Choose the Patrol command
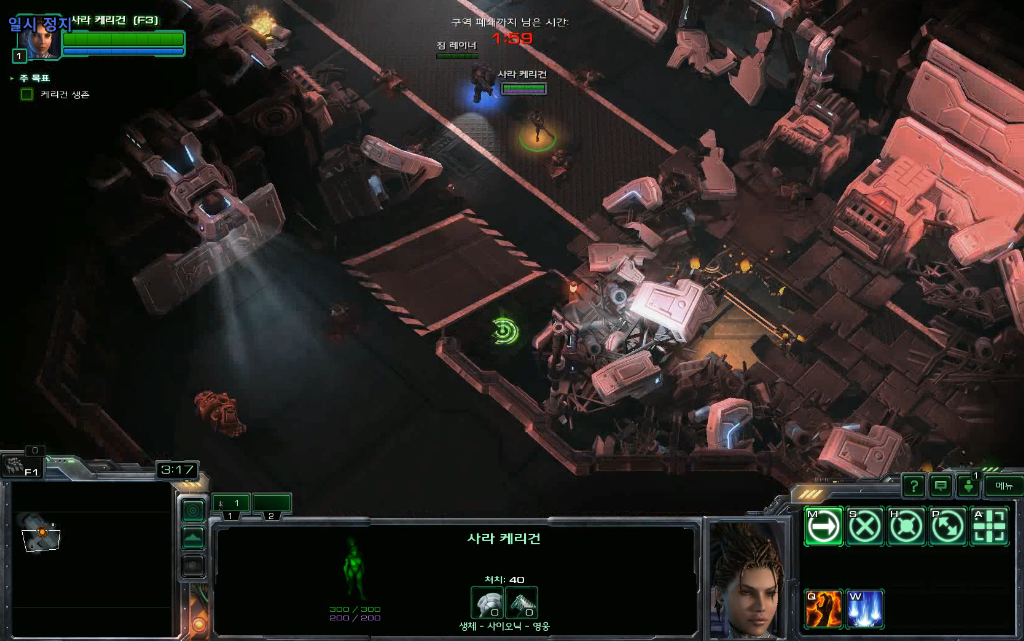Image resolution: width=1024 pixels, height=641 pixels. click(x=948, y=527)
